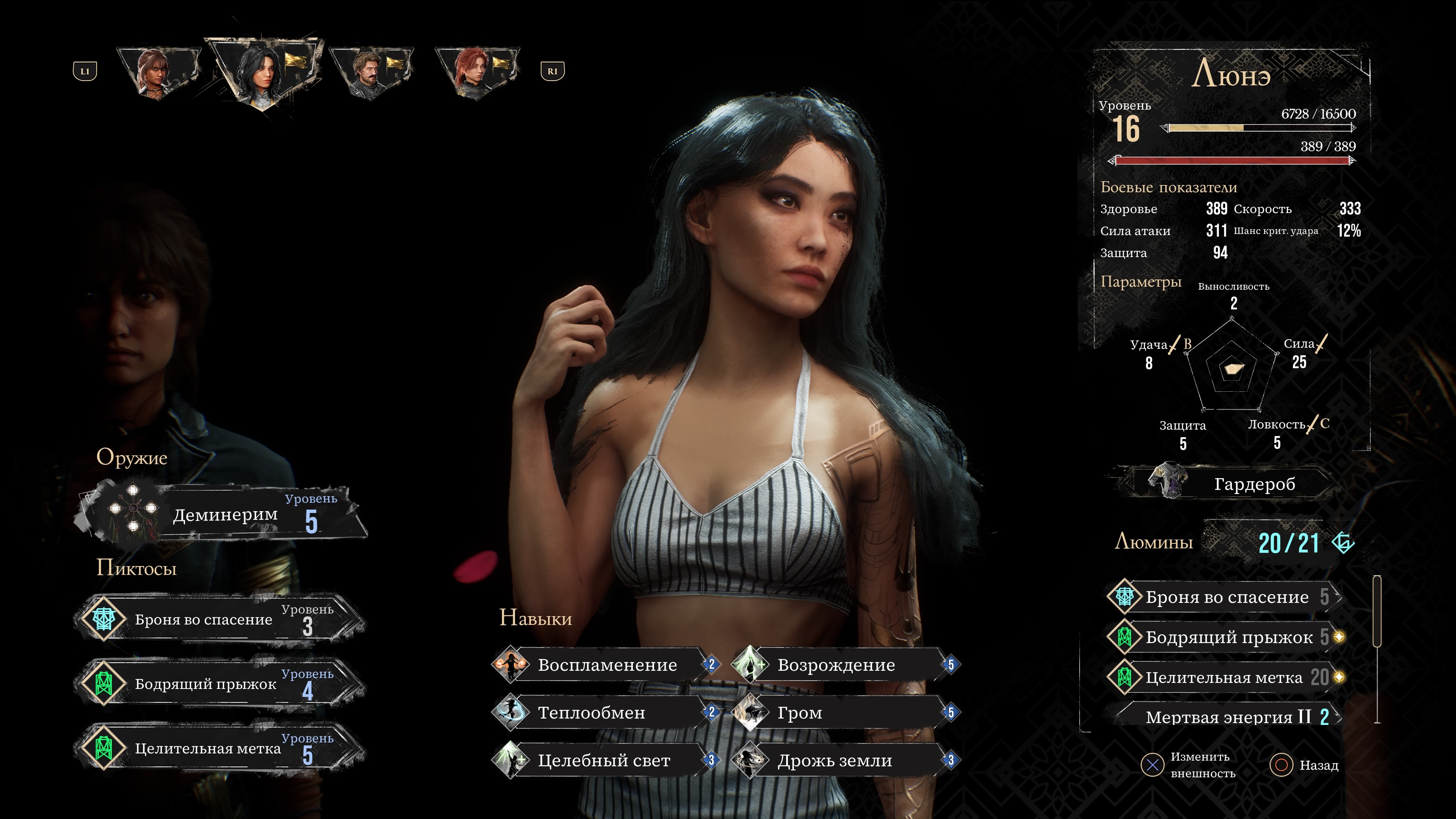Select Мертвая энергия II in the lumina list
The width and height of the screenshot is (1456, 819).
pos(1227,717)
